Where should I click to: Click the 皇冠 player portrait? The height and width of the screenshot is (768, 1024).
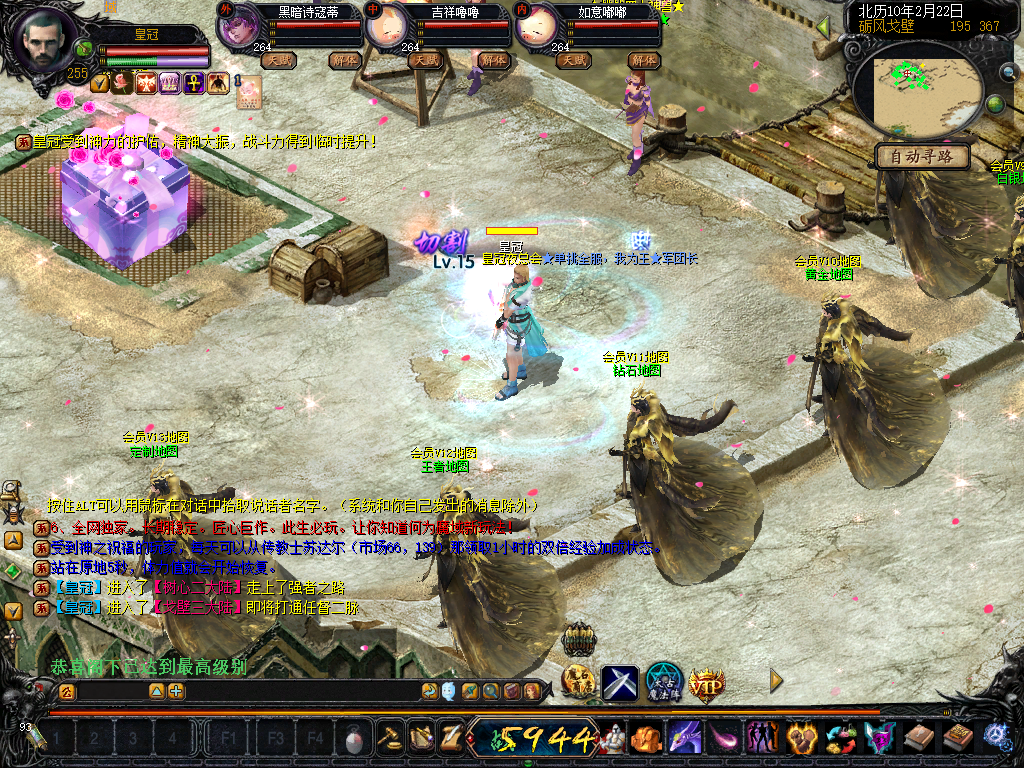pos(42,40)
